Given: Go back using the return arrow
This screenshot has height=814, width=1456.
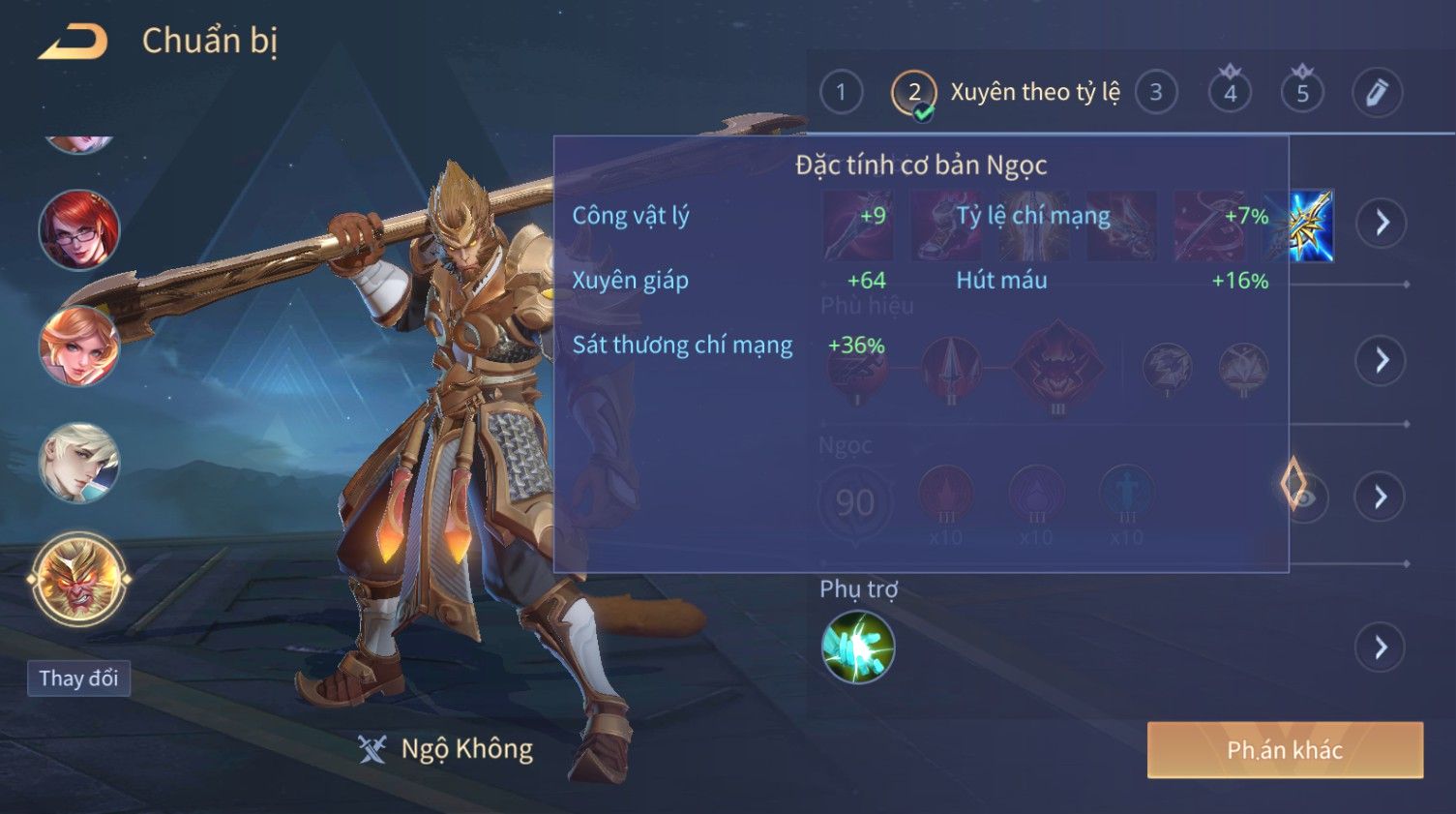Looking at the screenshot, I should [x=73, y=42].
